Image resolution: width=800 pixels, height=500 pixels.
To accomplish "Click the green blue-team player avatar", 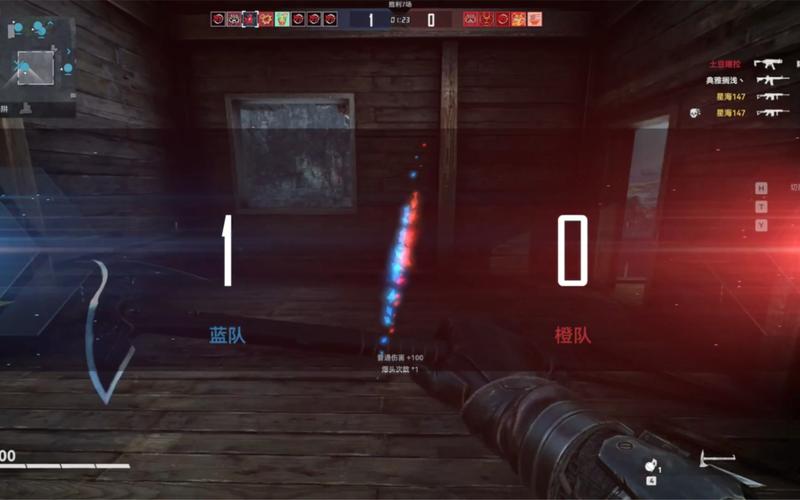I will (x=282, y=19).
